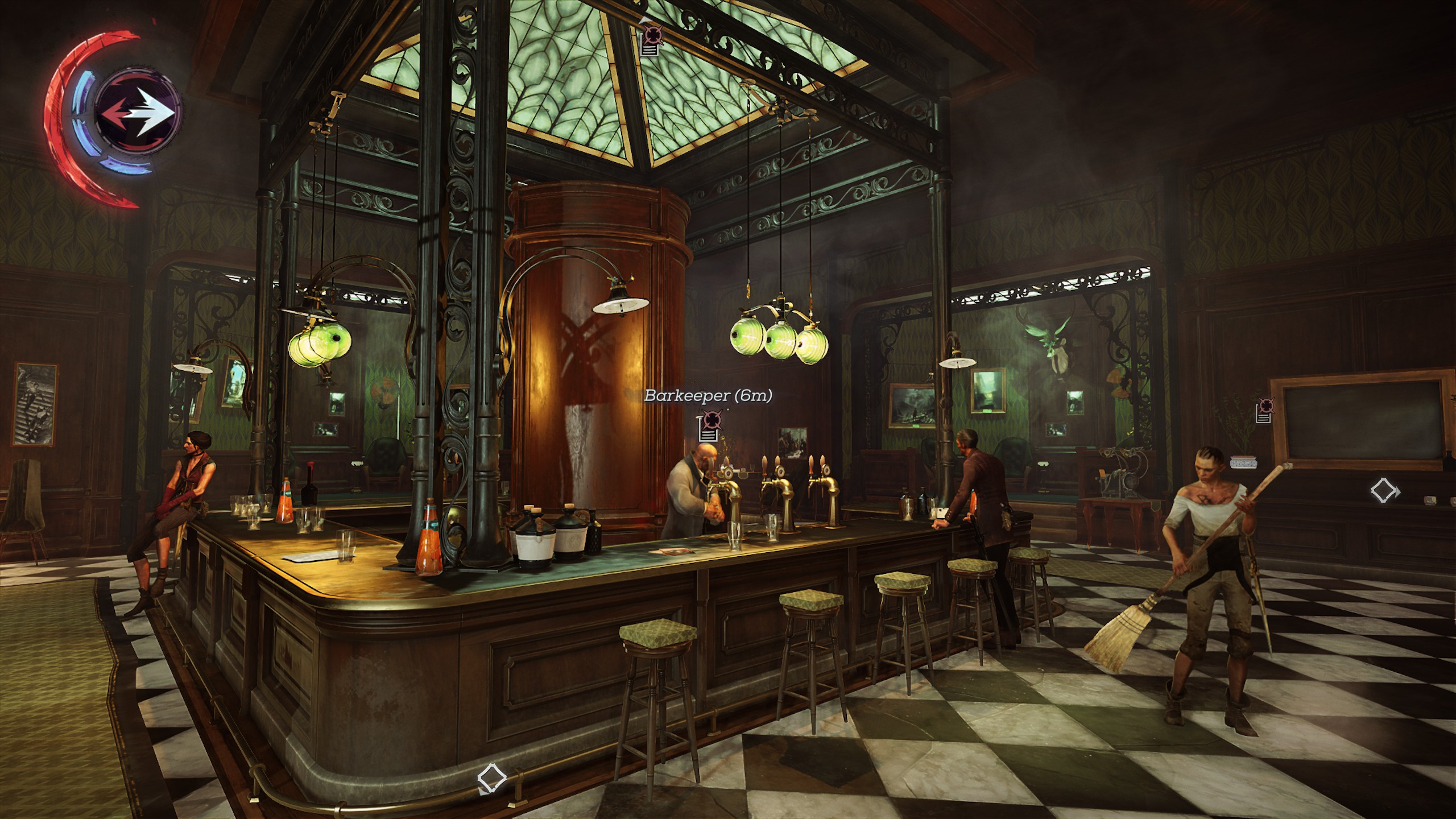Select the objective marker beside the chalkboard
The height and width of the screenshot is (819, 1456).
tap(1265, 411)
